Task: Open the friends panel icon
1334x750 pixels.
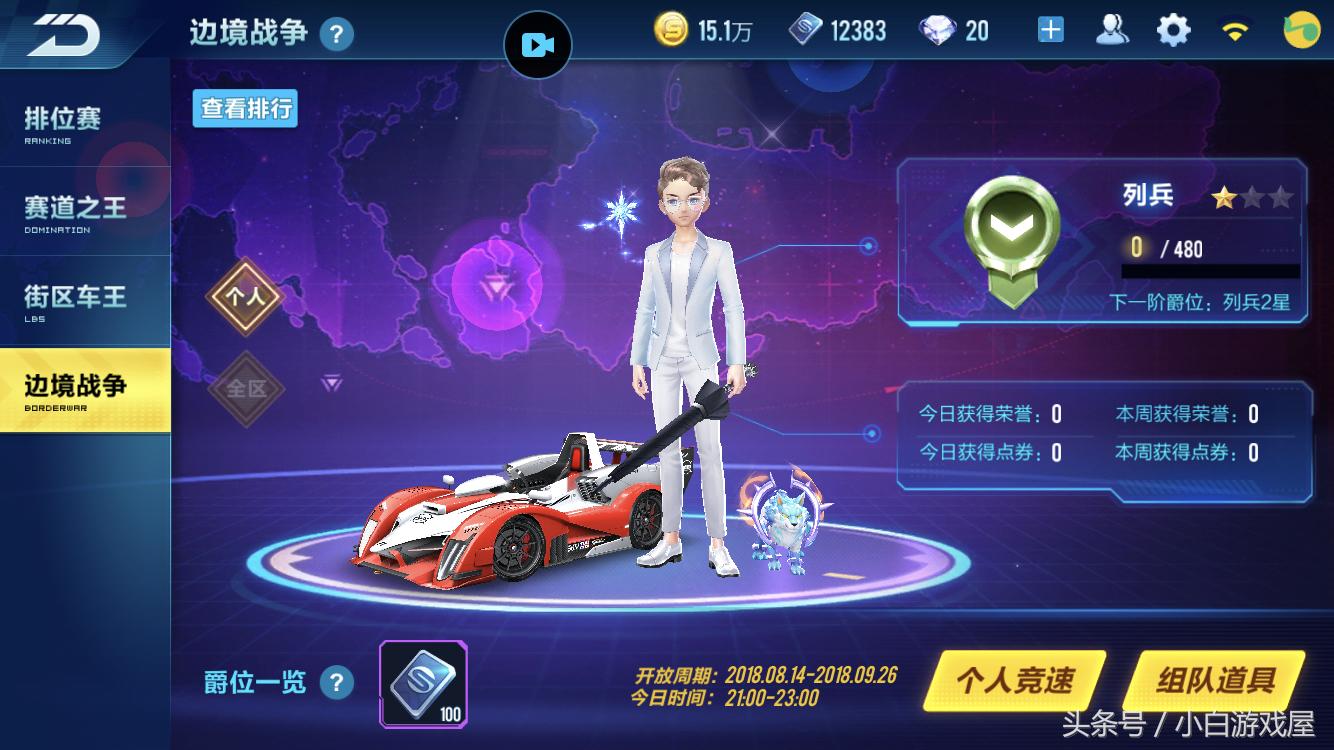Action: click(1113, 29)
